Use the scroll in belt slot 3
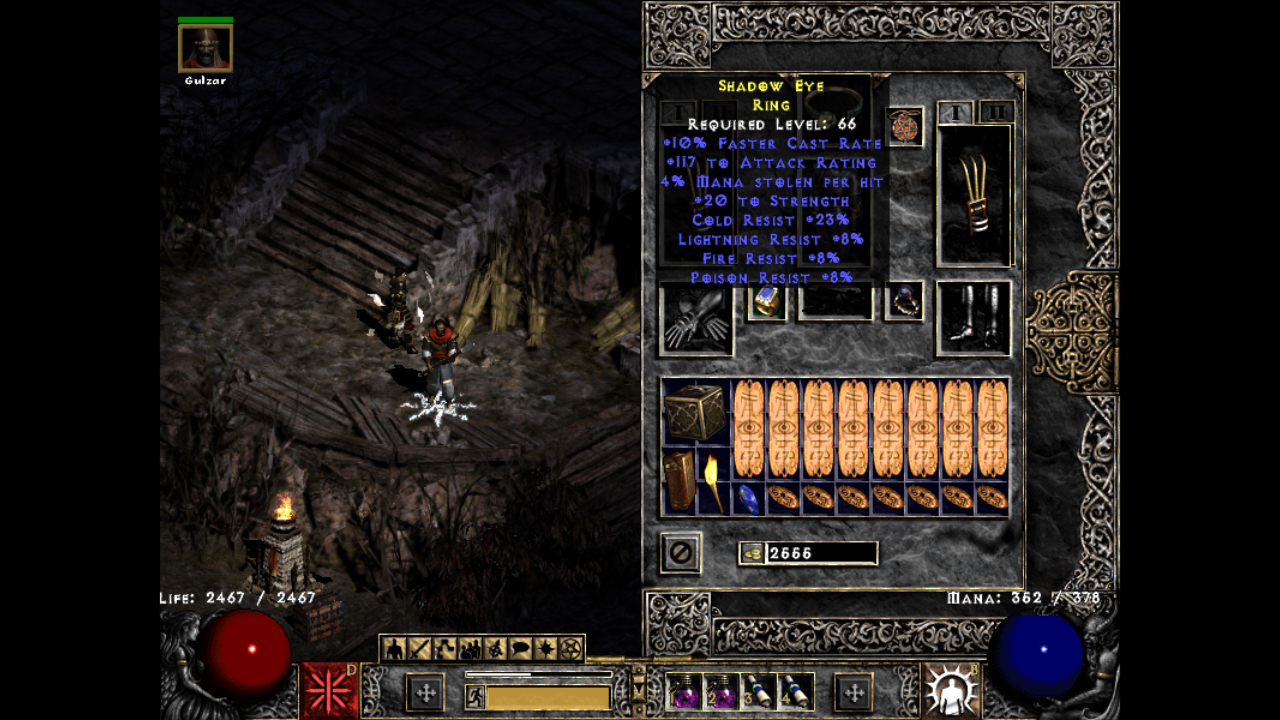1280x720 pixels. pos(760,691)
